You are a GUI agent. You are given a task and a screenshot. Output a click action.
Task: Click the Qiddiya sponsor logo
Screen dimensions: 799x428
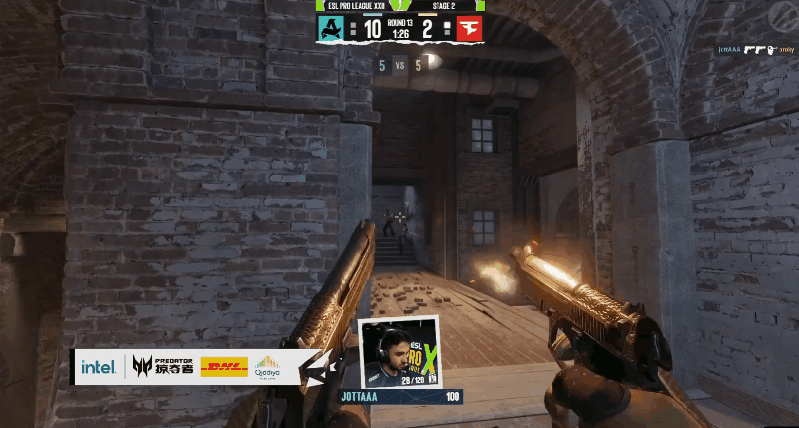267,367
